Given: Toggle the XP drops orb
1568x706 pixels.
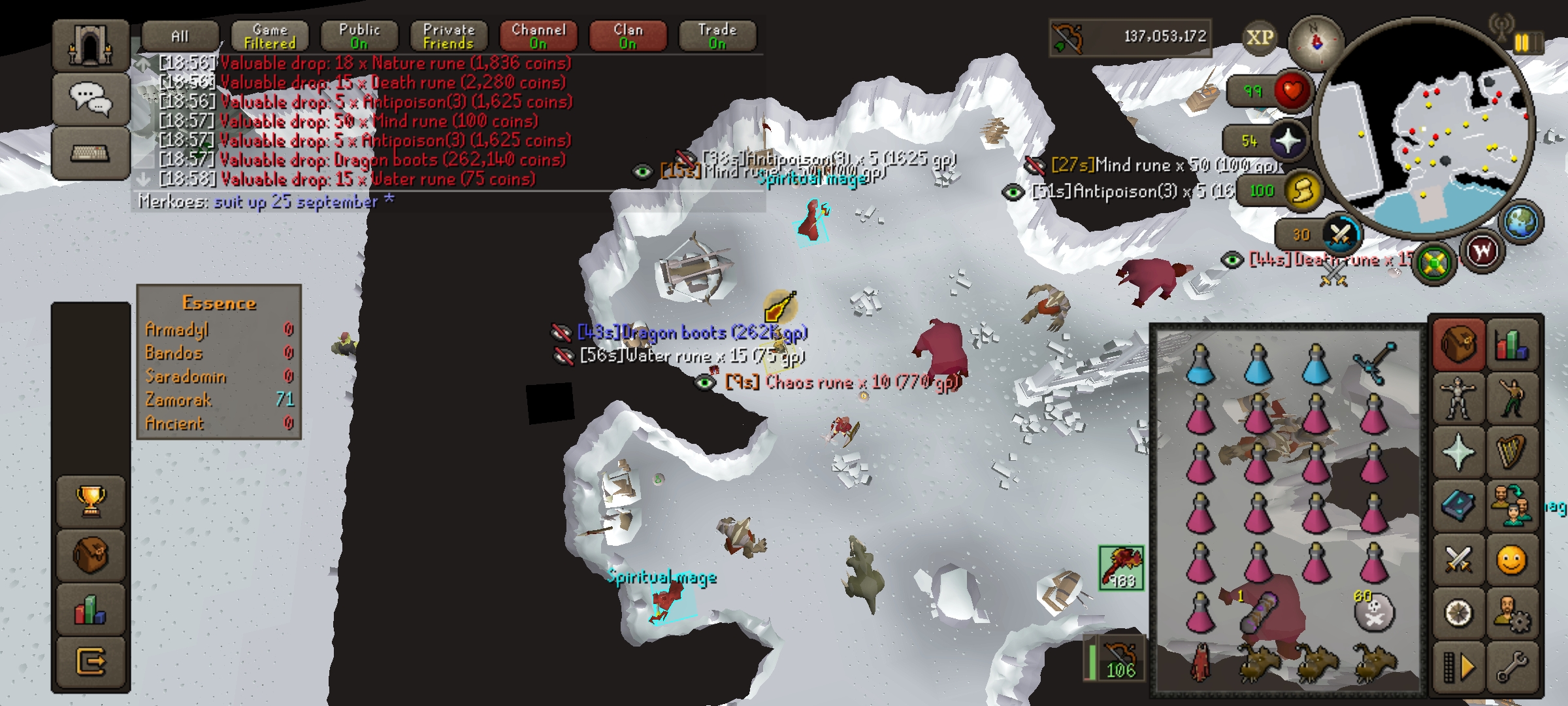Looking at the screenshot, I should 1259,37.
